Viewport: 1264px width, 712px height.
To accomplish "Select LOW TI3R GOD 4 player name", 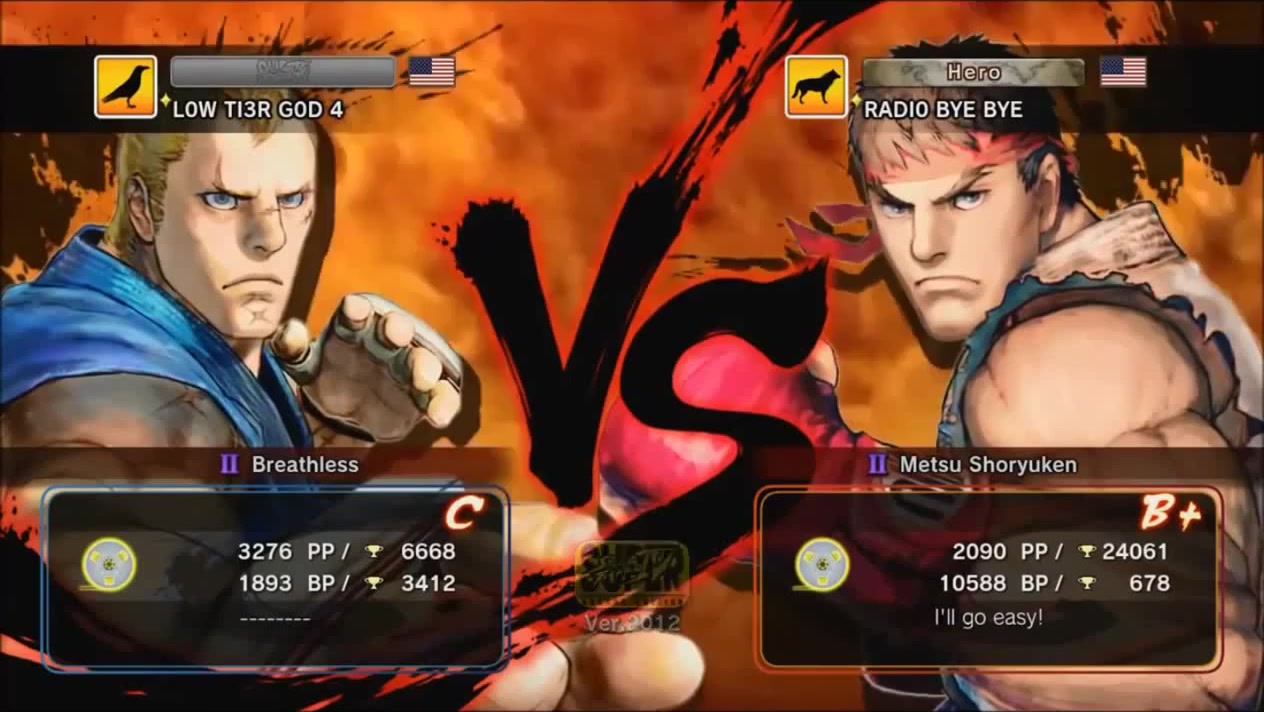I will click(x=258, y=109).
